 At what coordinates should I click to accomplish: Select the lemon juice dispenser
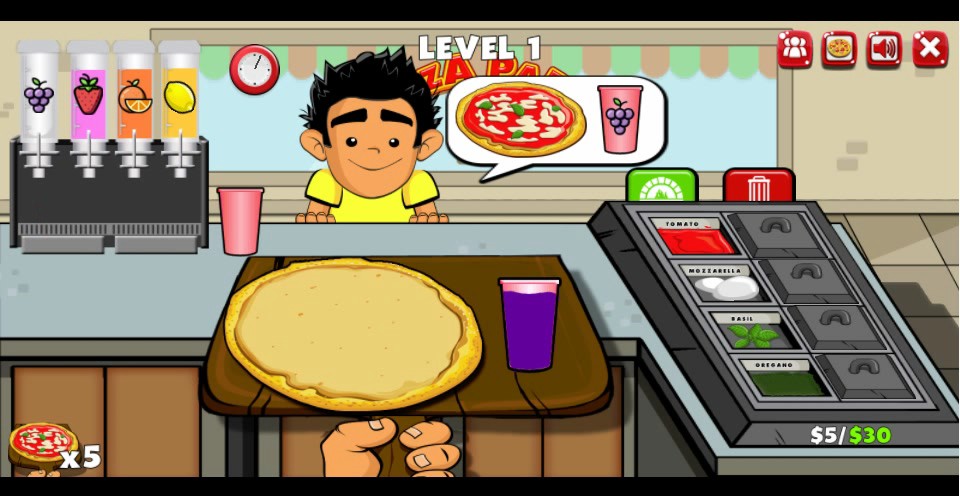[180, 97]
